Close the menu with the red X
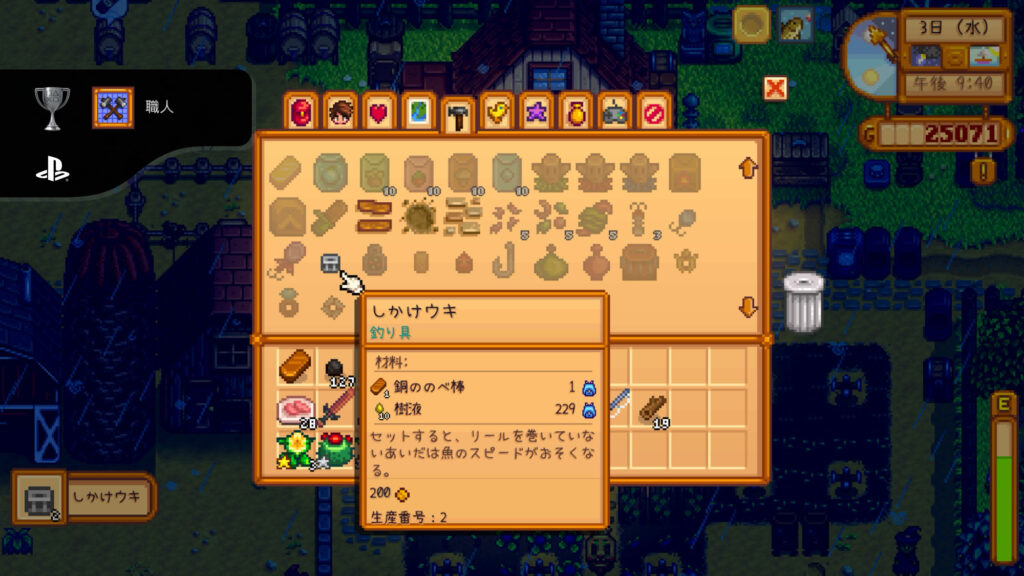1024x576 pixels. pos(775,88)
